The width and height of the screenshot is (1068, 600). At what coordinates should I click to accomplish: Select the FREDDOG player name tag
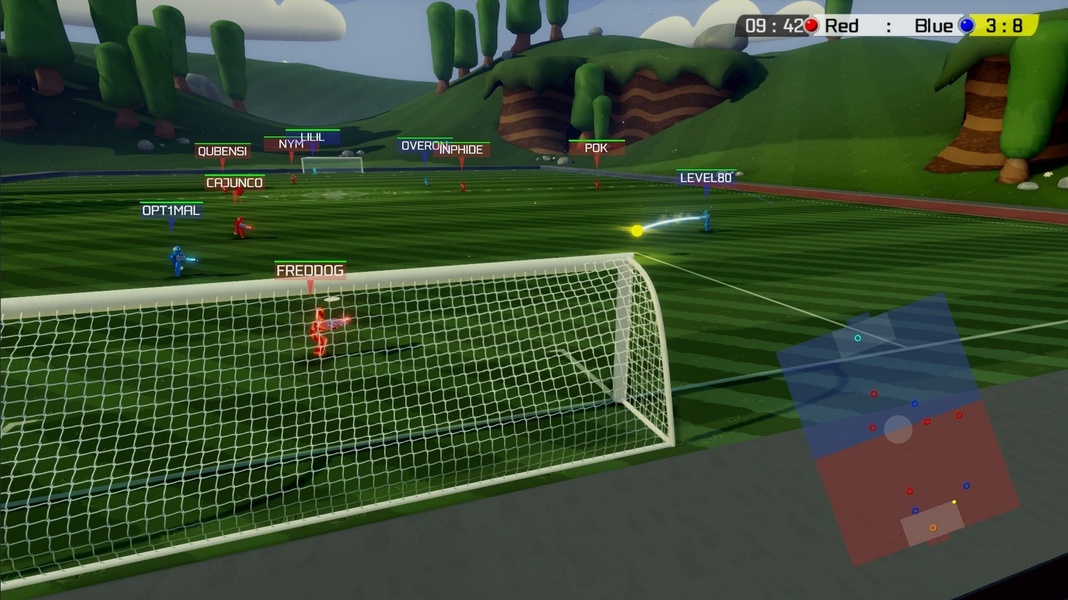[x=310, y=271]
